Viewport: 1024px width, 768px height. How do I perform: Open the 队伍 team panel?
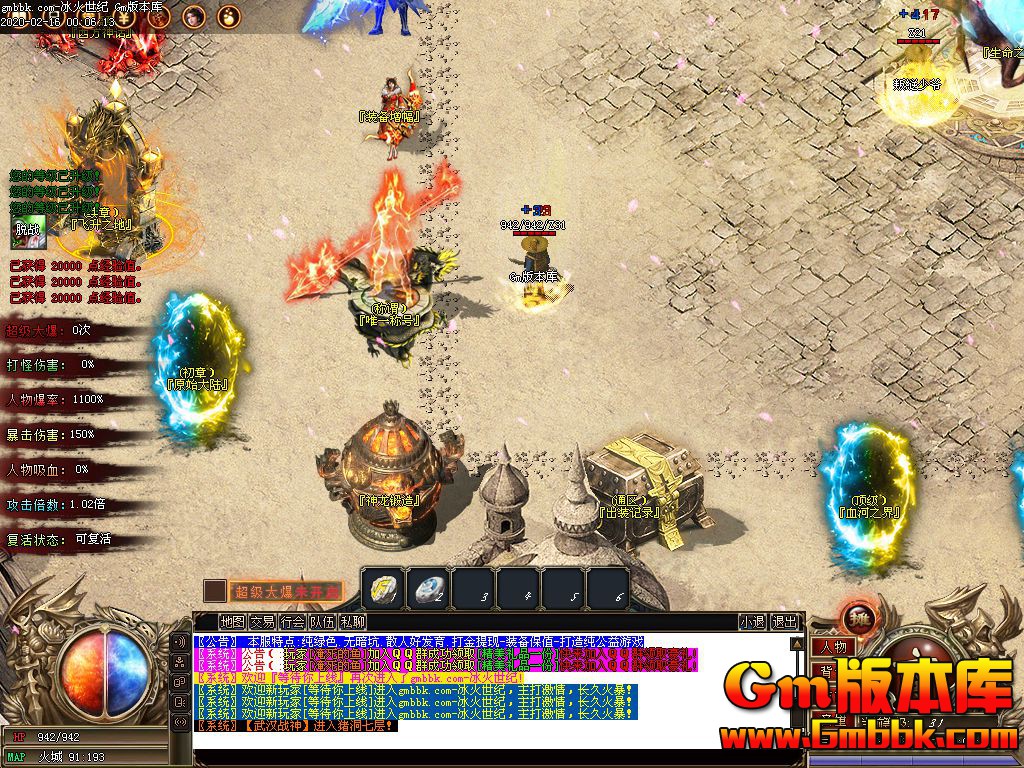pos(322,621)
